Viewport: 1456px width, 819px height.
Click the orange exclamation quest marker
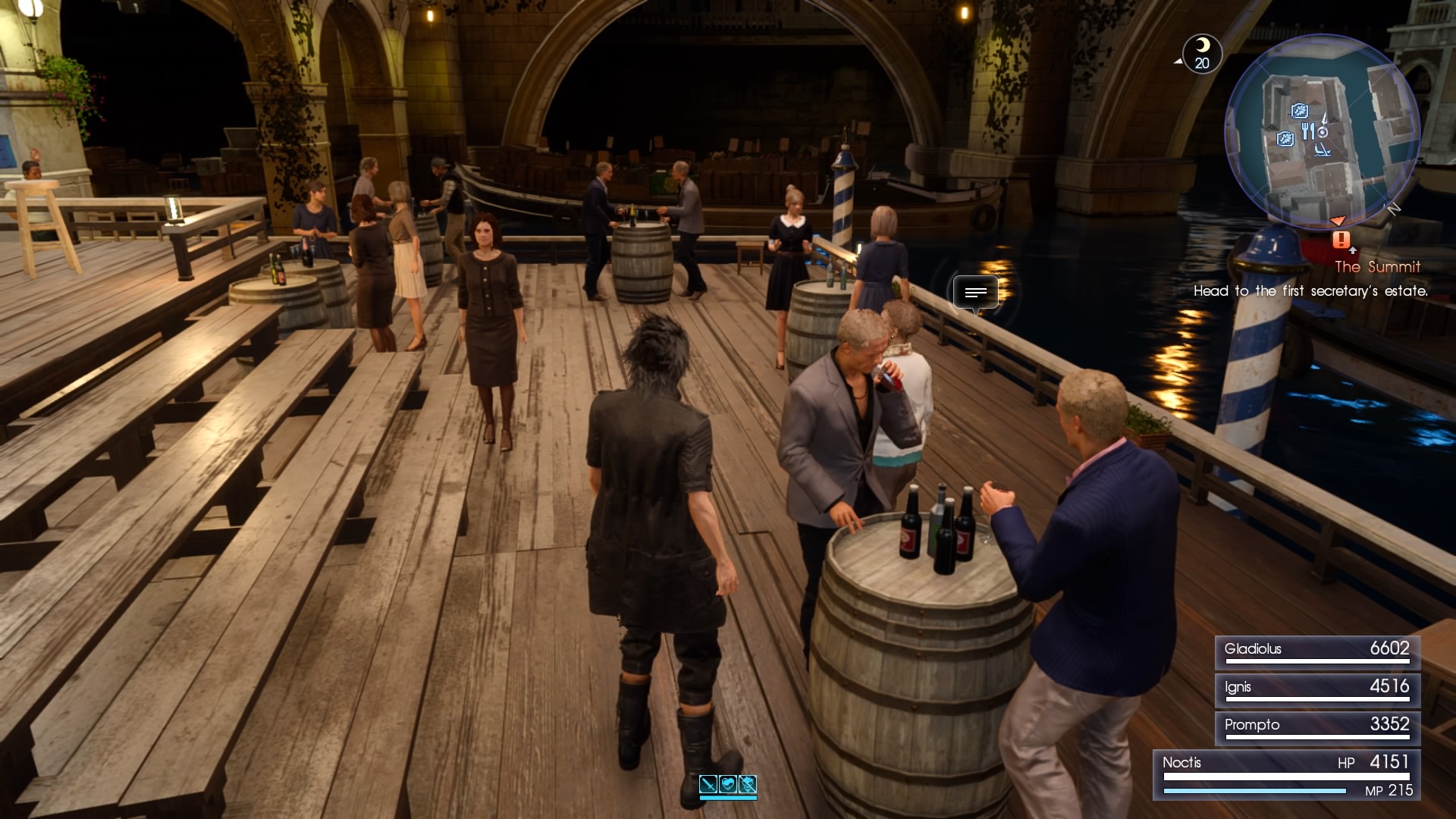click(x=1341, y=240)
